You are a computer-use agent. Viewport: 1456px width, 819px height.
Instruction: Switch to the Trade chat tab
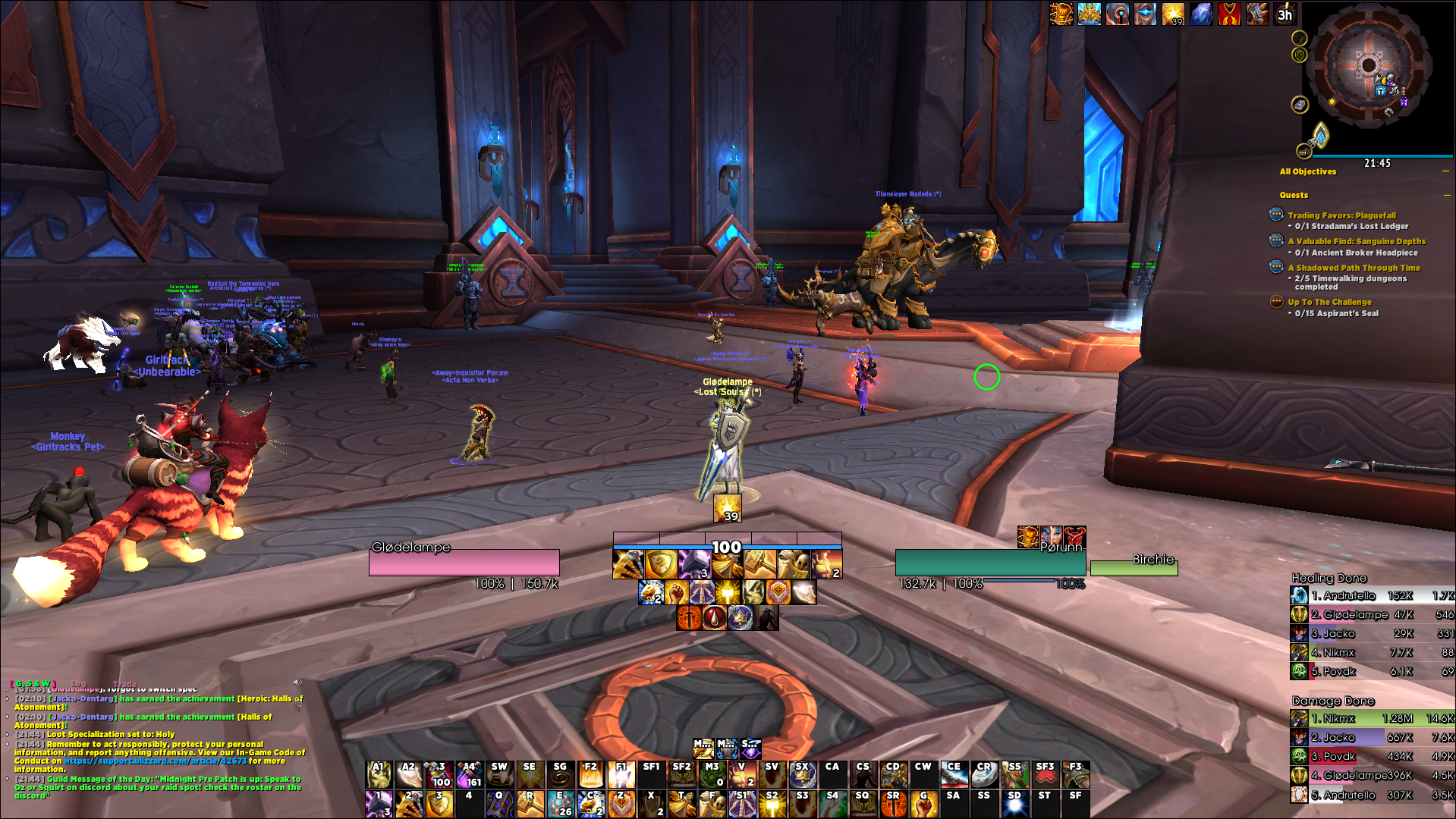click(124, 683)
